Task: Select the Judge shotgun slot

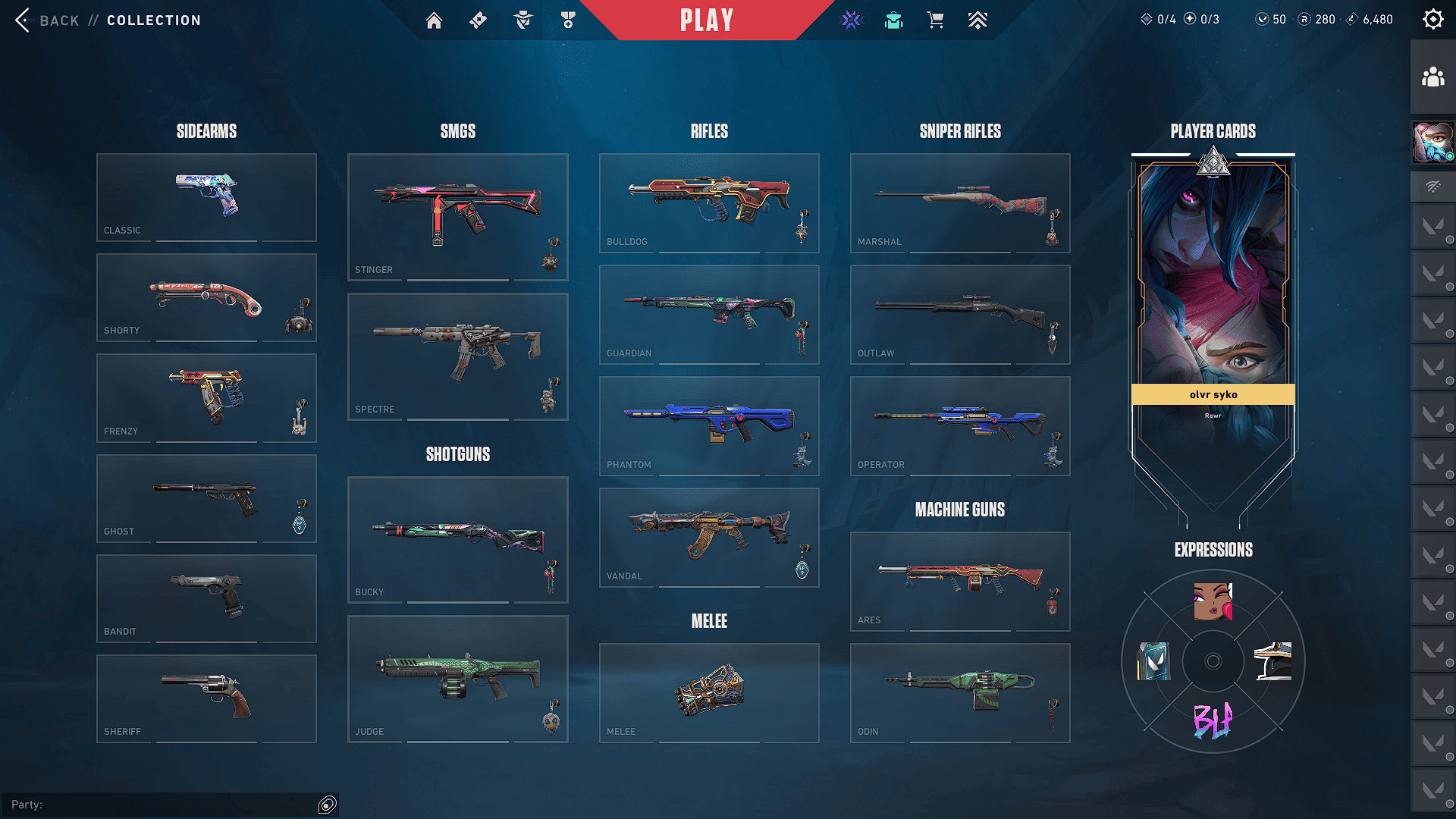Action: tap(457, 679)
